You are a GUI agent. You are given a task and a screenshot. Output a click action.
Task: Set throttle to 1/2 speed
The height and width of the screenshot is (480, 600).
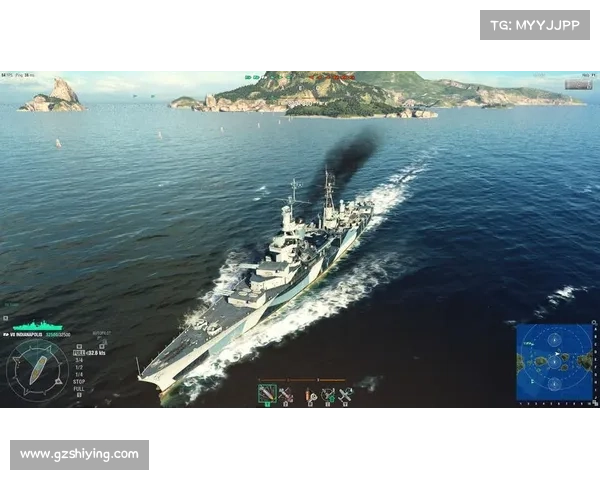coord(79,367)
